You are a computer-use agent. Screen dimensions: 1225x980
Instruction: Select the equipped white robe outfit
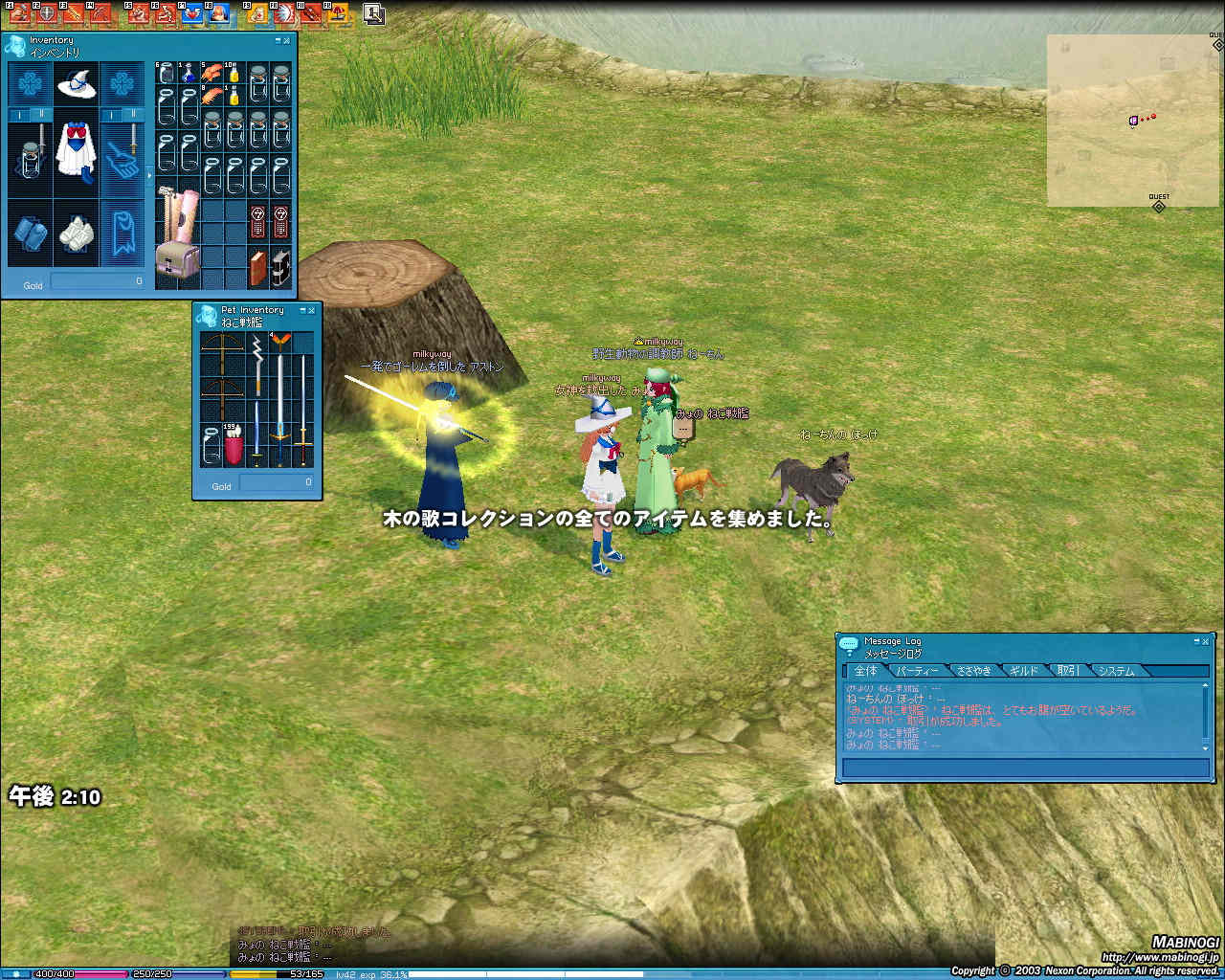[76, 150]
